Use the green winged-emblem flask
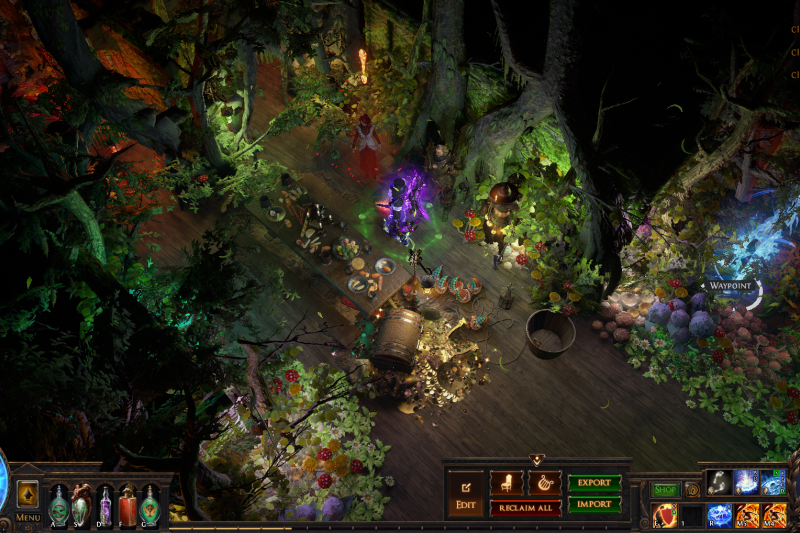The height and width of the screenshot is (533, 800). (150, 502)
